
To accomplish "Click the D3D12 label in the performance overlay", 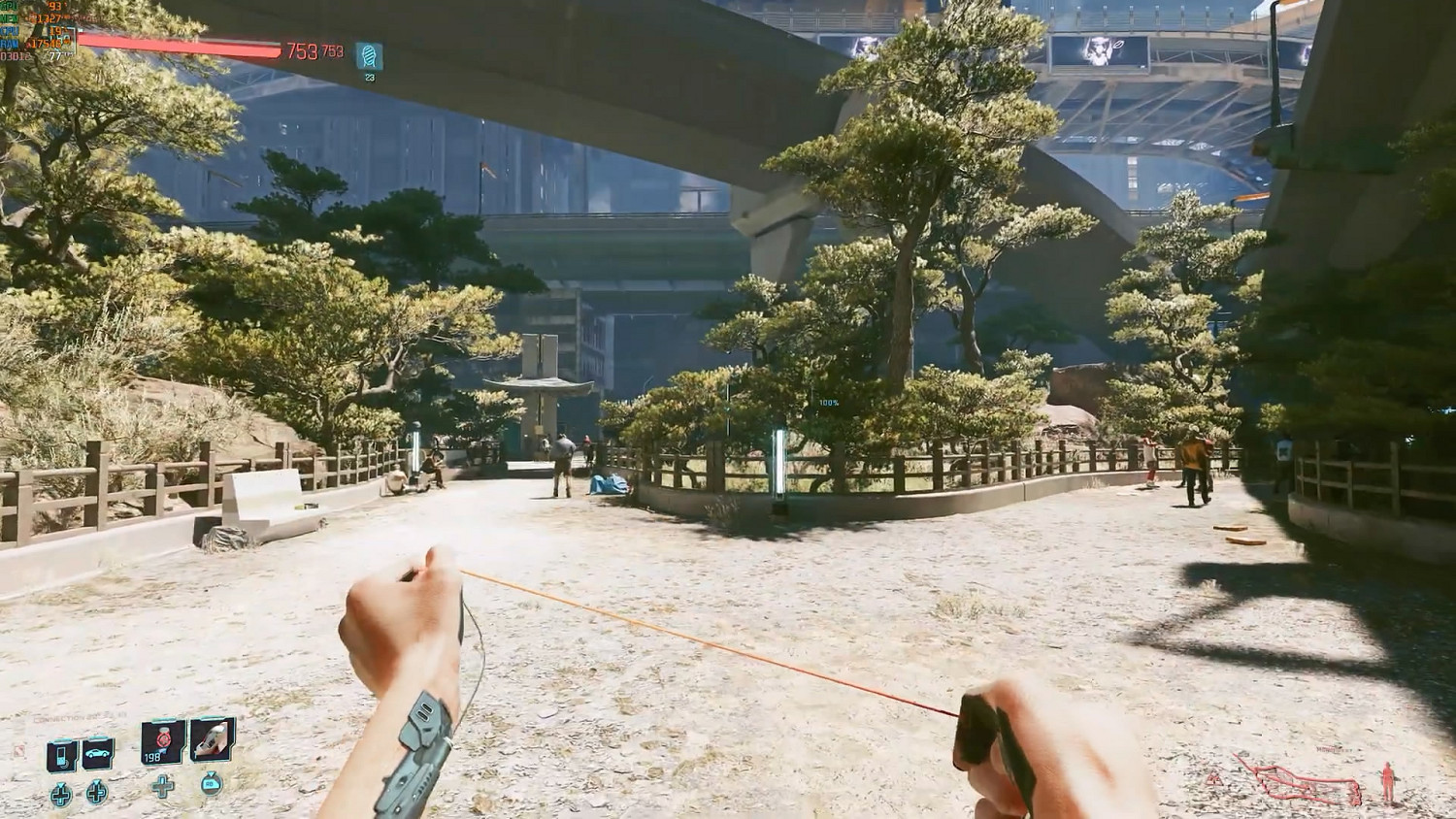I will (x=14, y=56).
